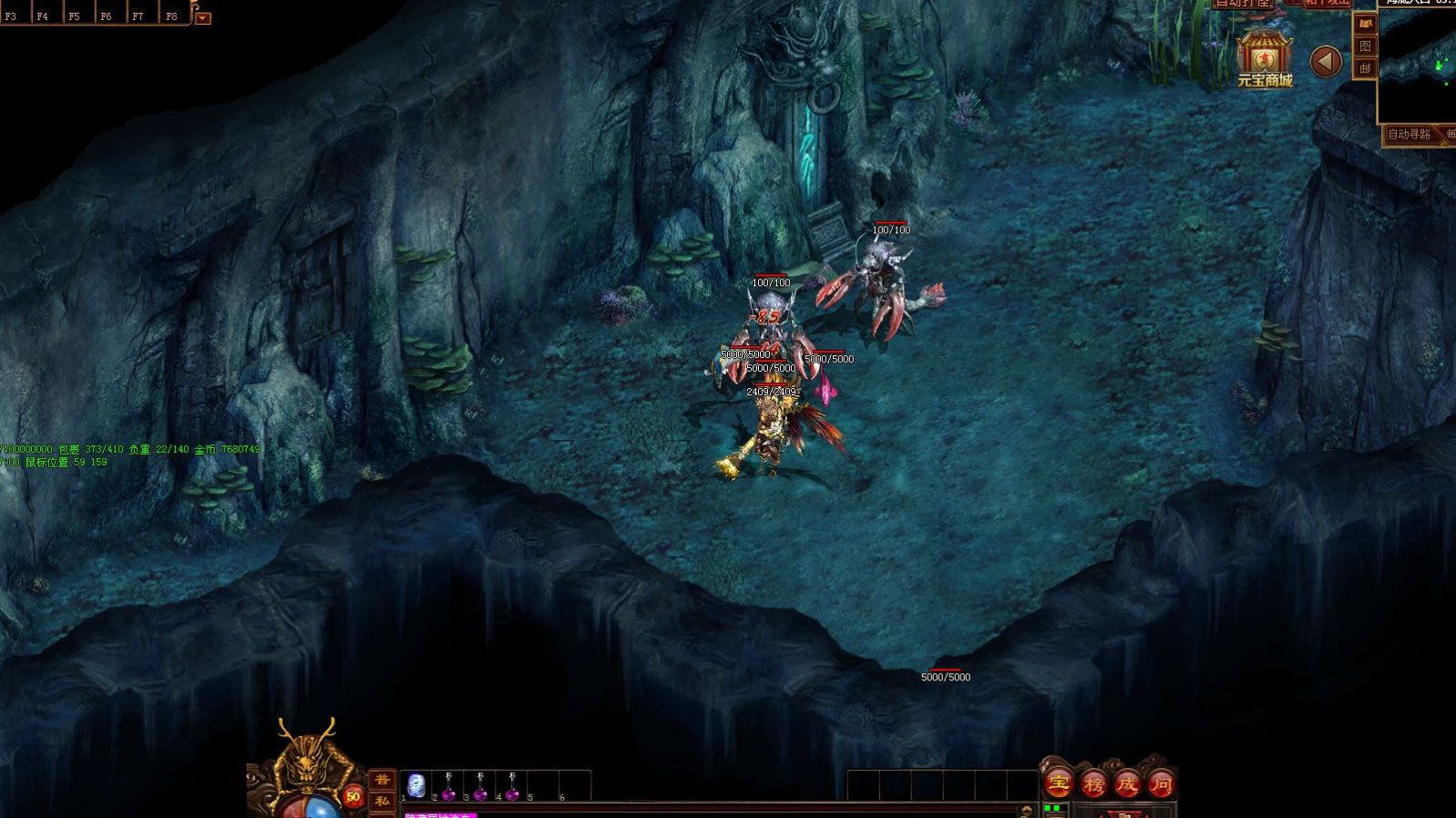Screen dimensions: 1456x818
Task: Open the 宝 round menu button
Action: (x=1059, y=782)
